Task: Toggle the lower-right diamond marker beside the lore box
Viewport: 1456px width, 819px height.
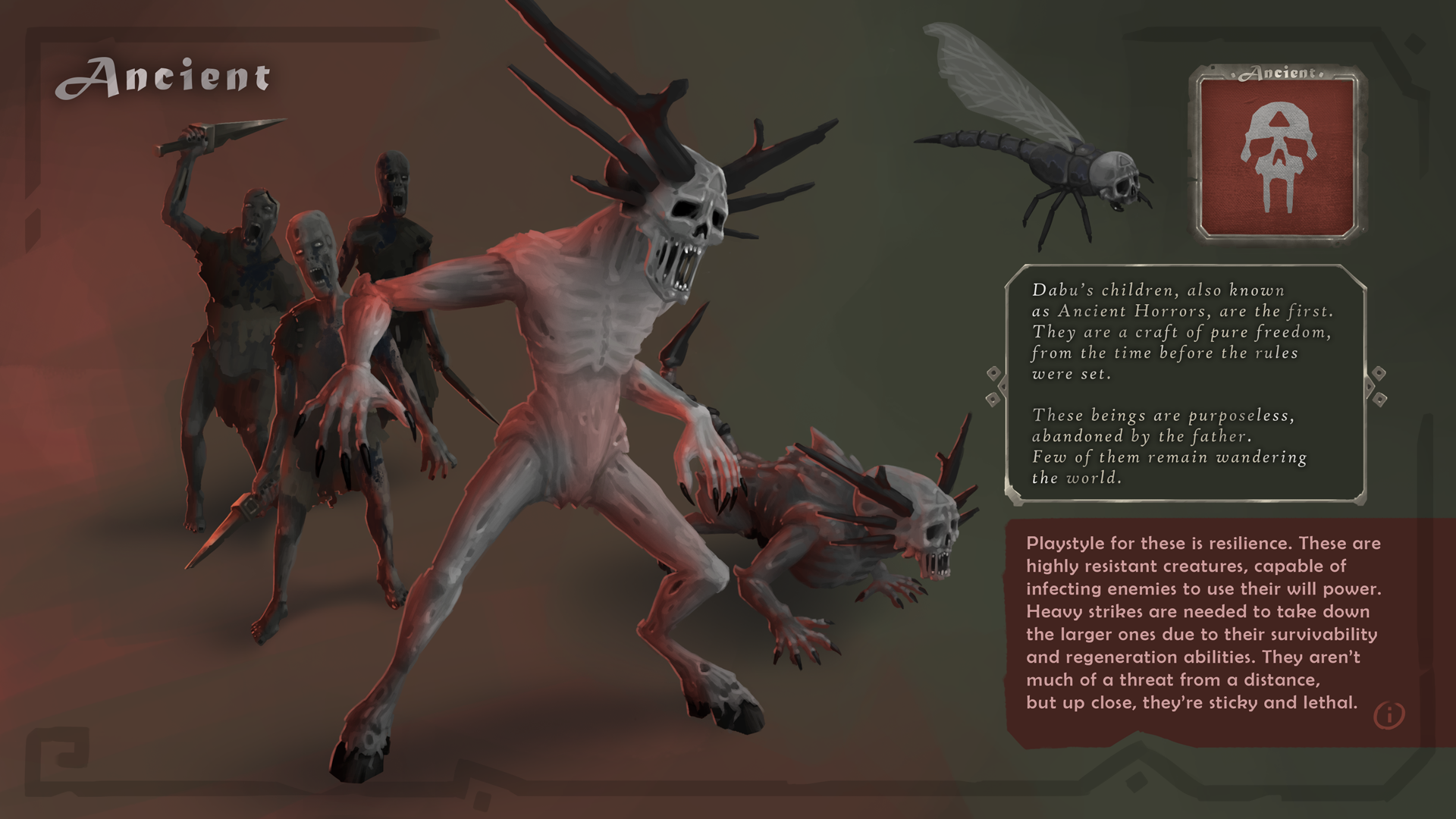Action: point(1379,400)
